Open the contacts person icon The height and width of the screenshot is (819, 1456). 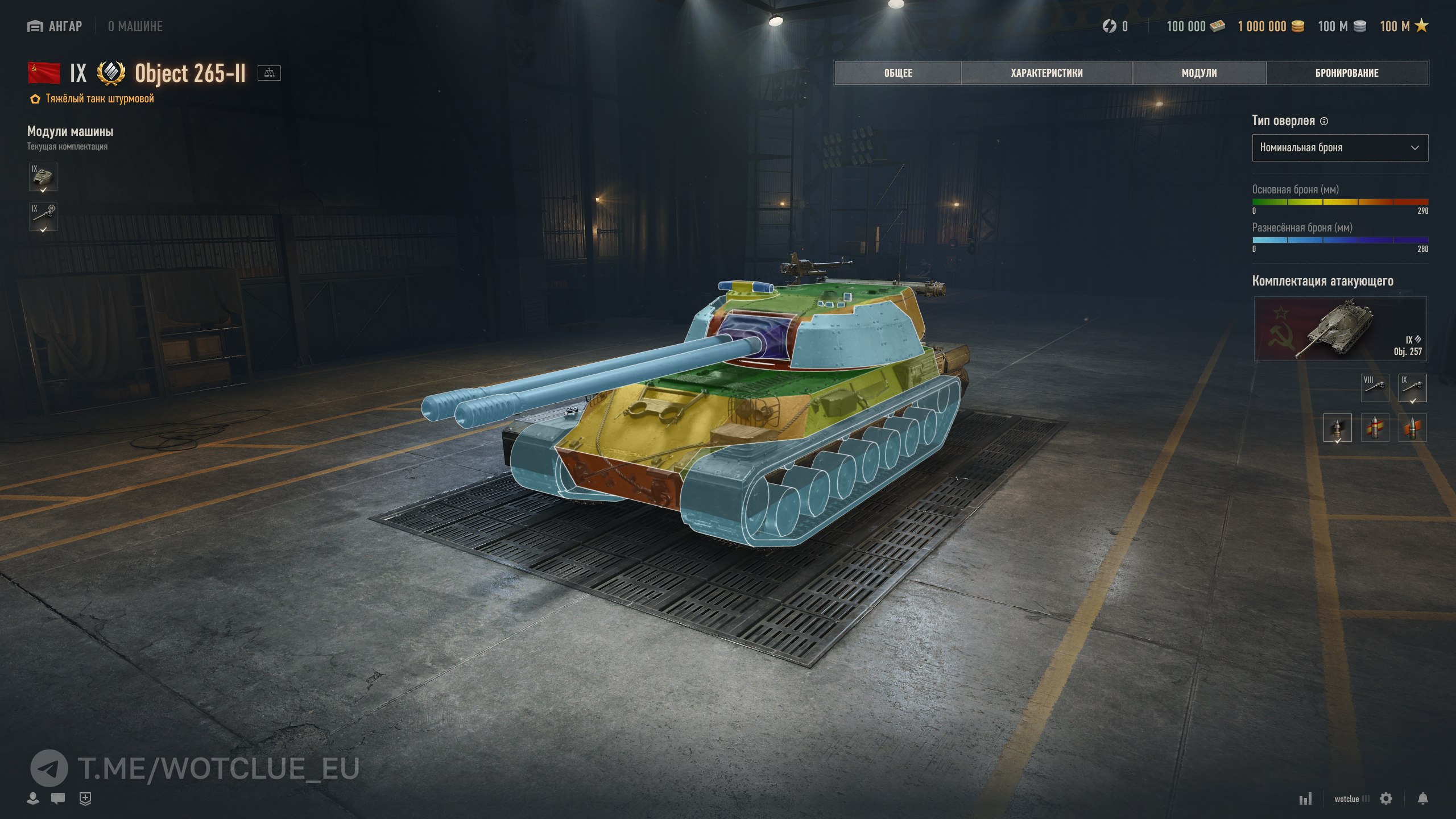tap(33, 799)
